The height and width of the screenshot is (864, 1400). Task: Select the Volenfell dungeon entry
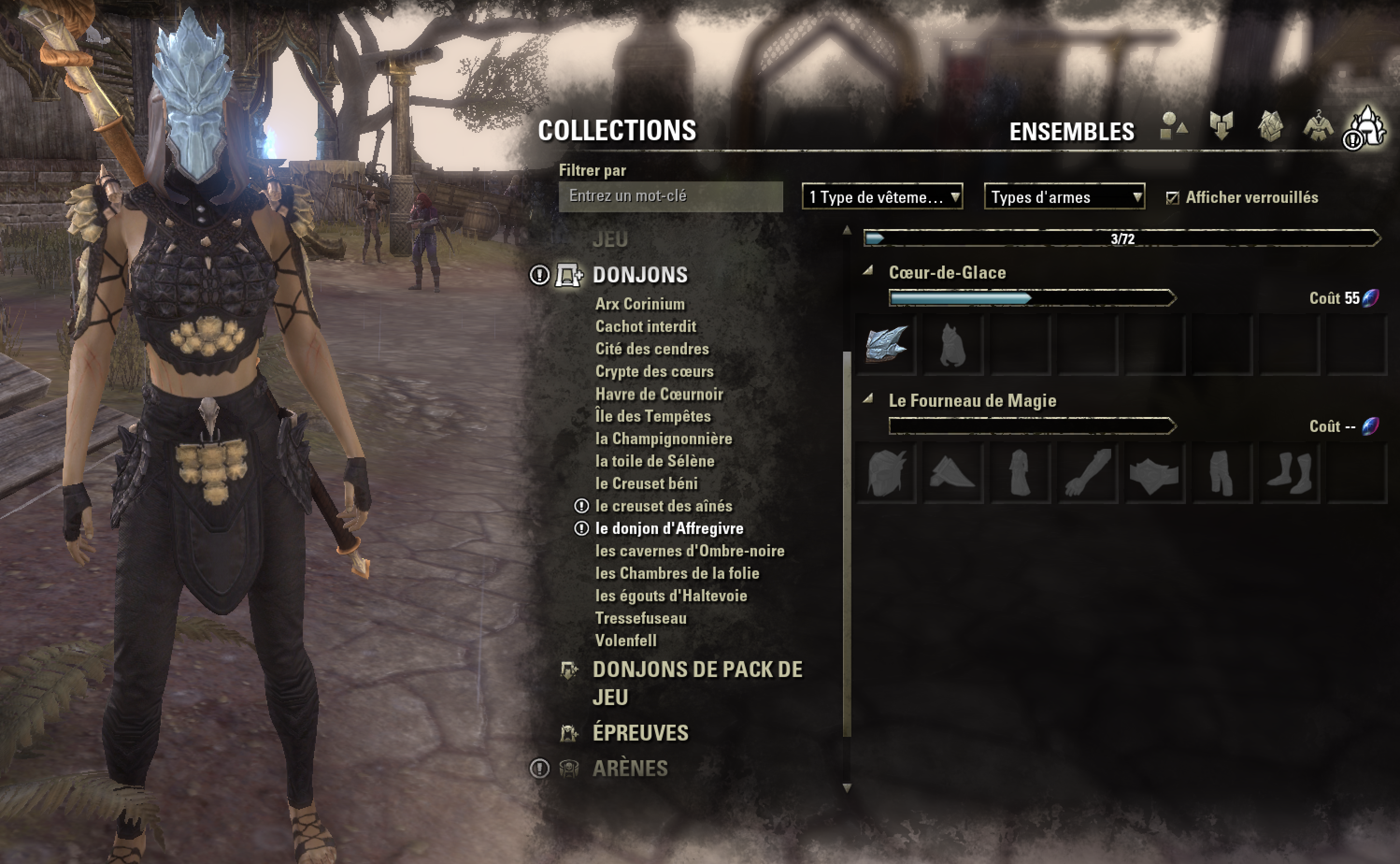pos(628,641)
